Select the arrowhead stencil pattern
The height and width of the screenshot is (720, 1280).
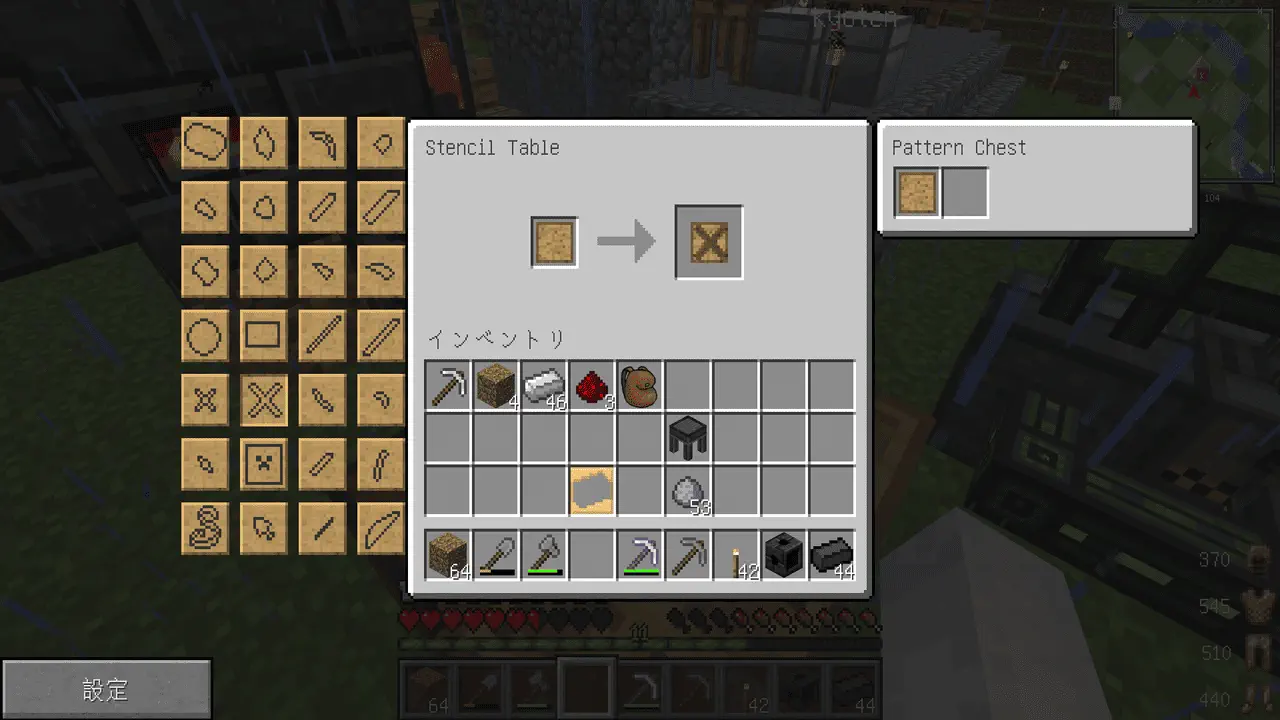[264, 526]
